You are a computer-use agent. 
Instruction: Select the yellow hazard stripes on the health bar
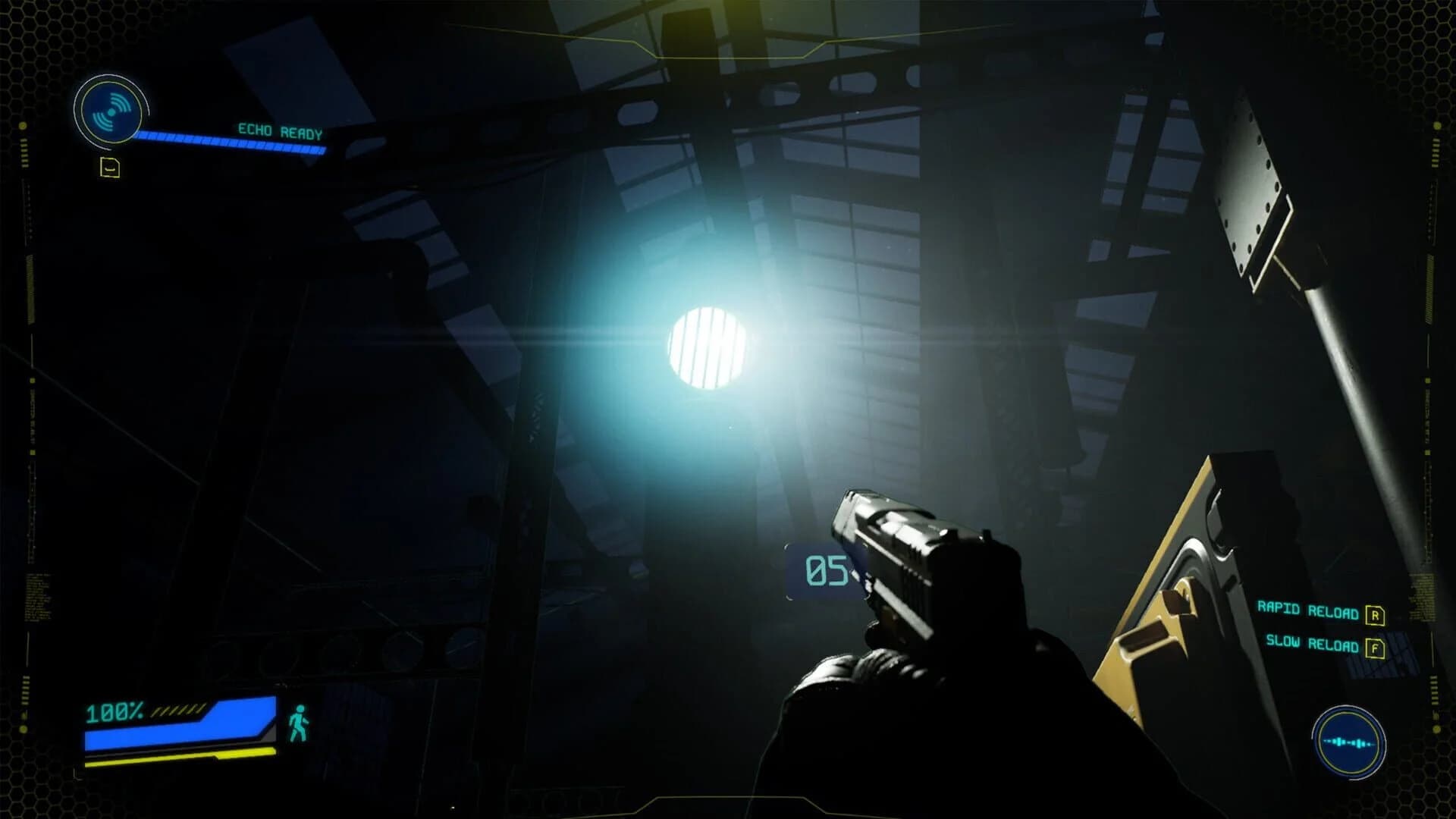179,711
